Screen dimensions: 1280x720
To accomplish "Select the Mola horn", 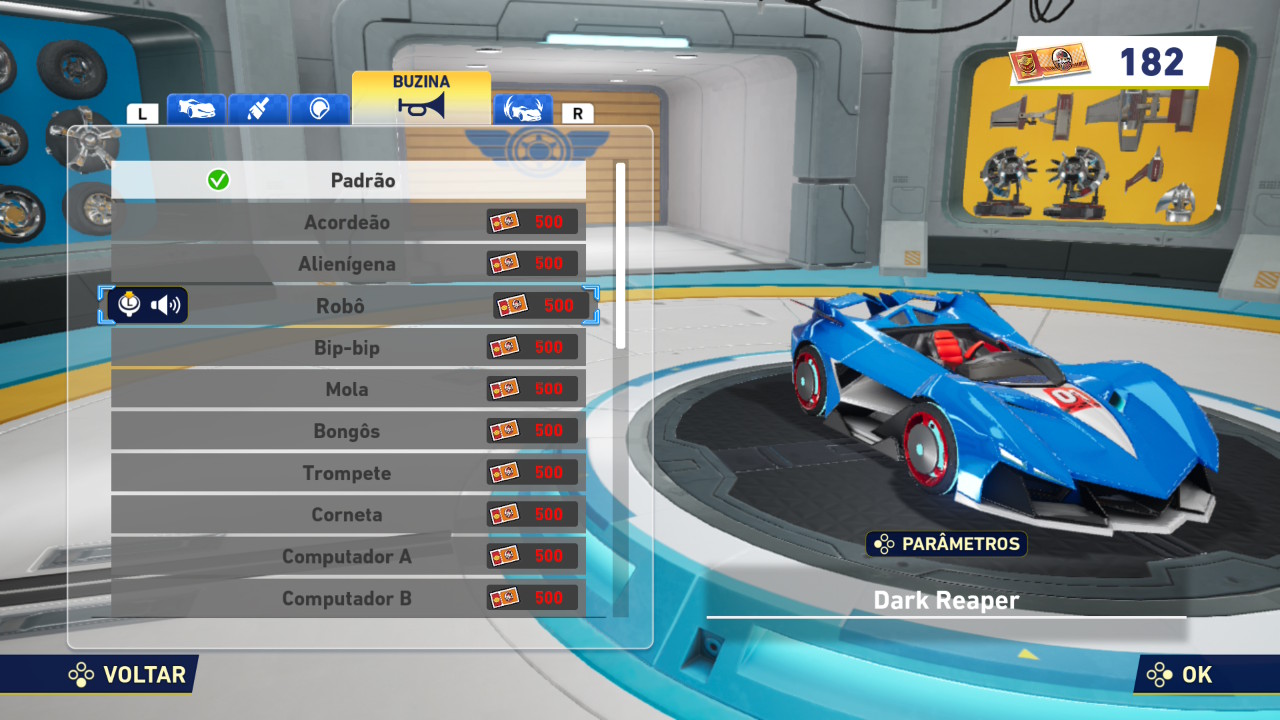I will coord(348,389).
